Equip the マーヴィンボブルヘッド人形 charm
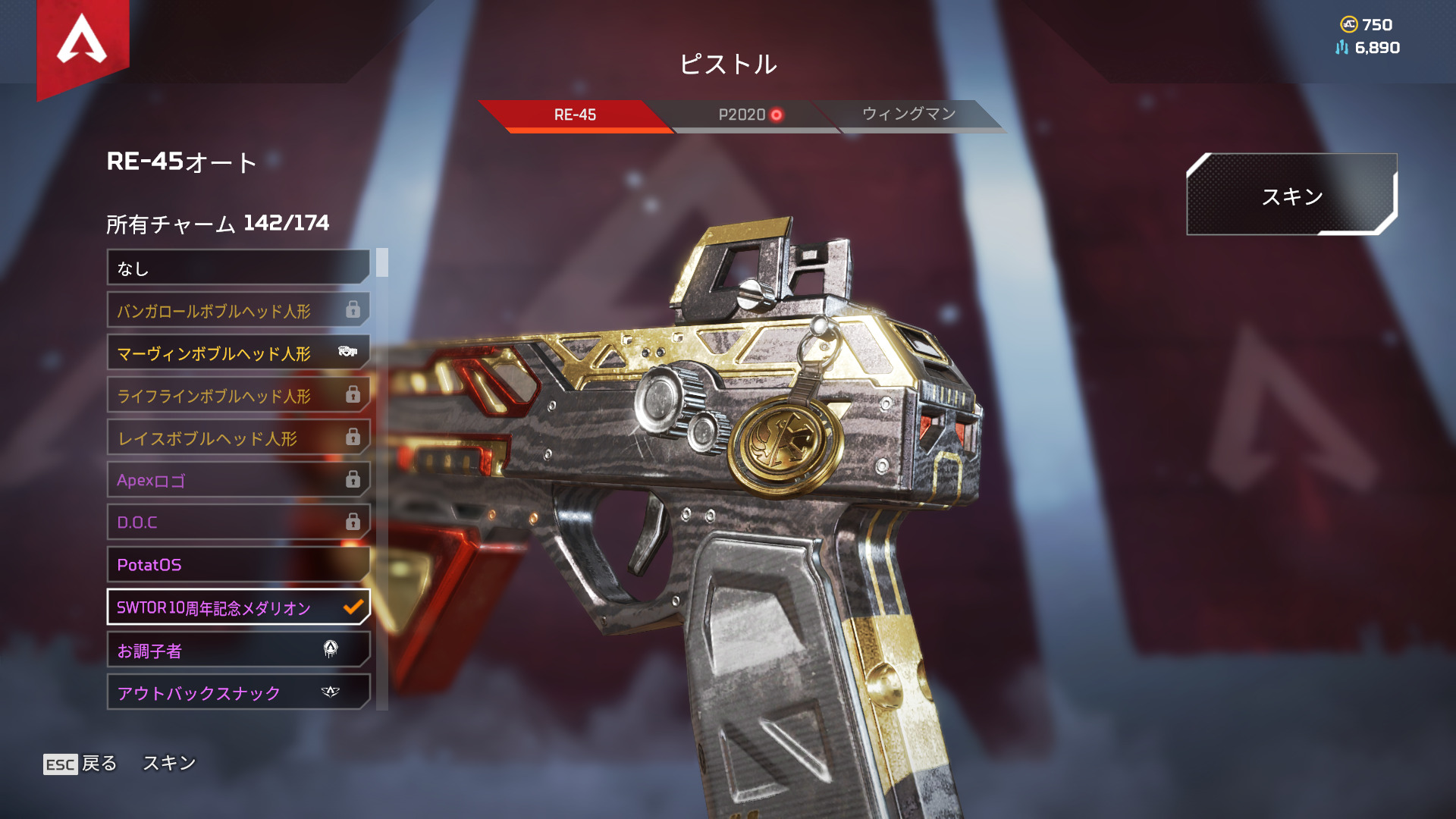 238,353
